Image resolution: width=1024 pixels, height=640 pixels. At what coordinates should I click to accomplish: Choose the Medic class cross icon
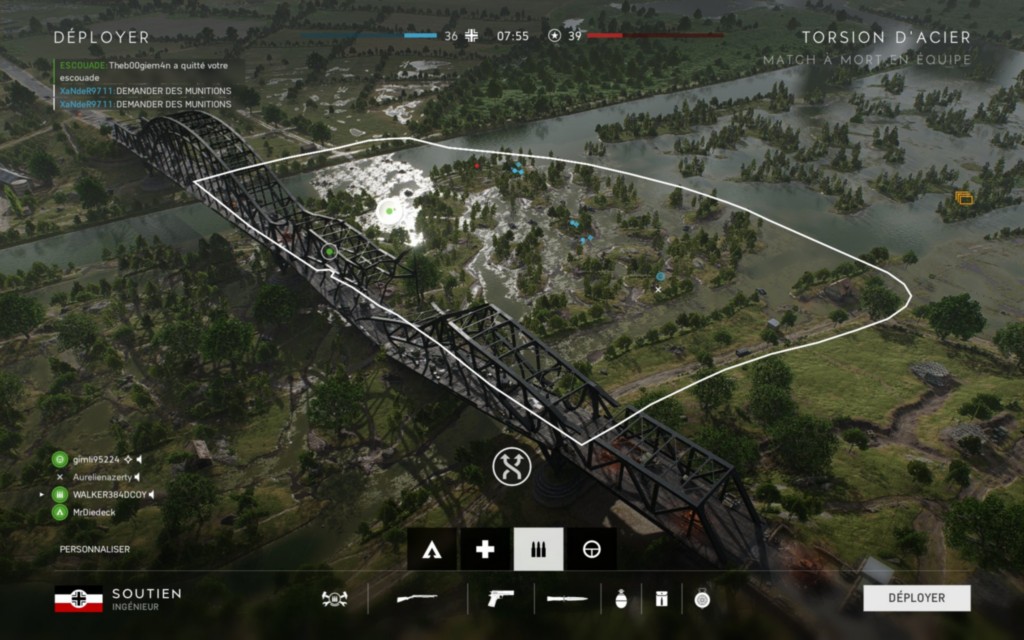(x=485, y=549)
